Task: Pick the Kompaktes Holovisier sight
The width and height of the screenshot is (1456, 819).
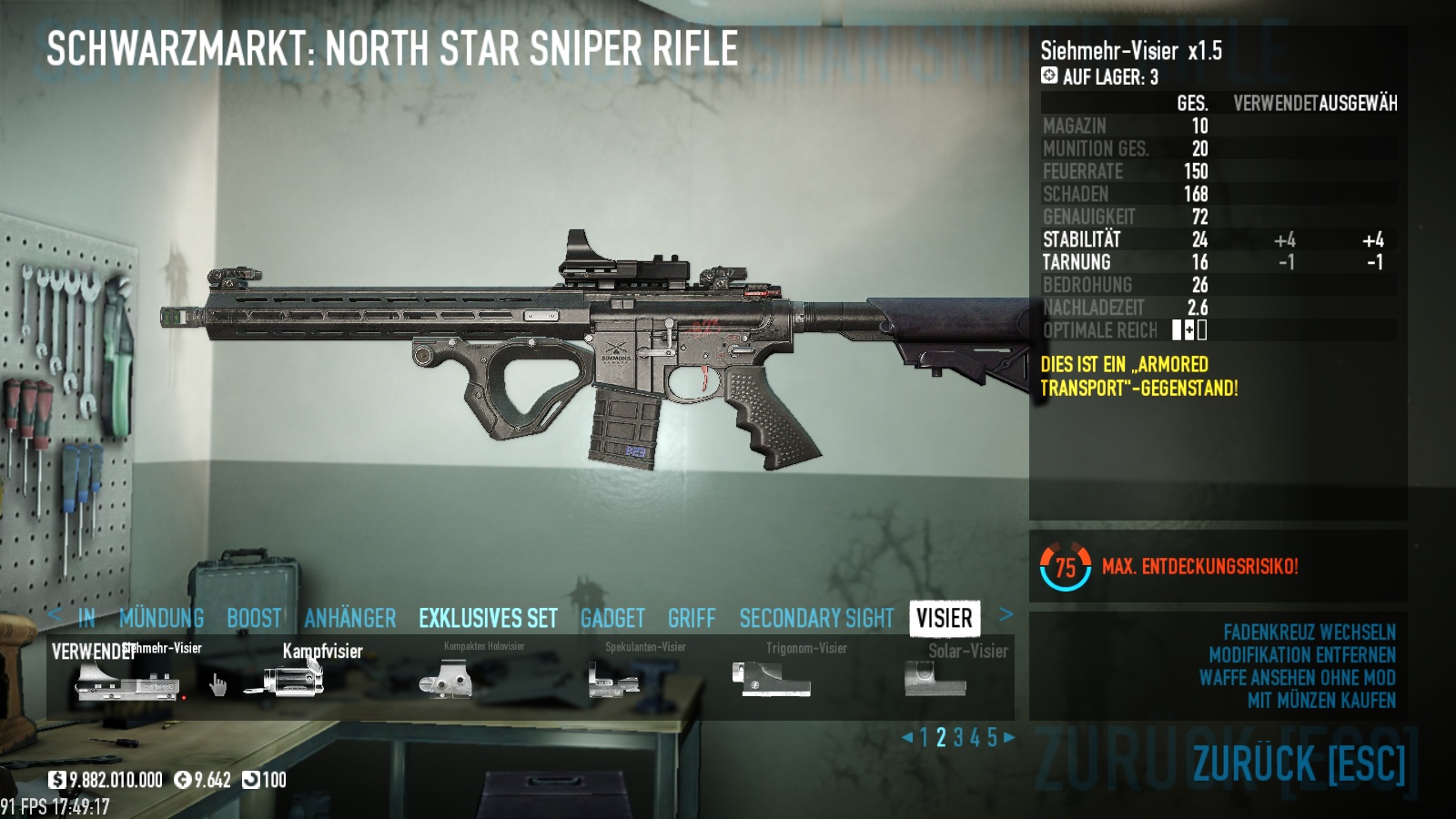Action: [446, 679]
